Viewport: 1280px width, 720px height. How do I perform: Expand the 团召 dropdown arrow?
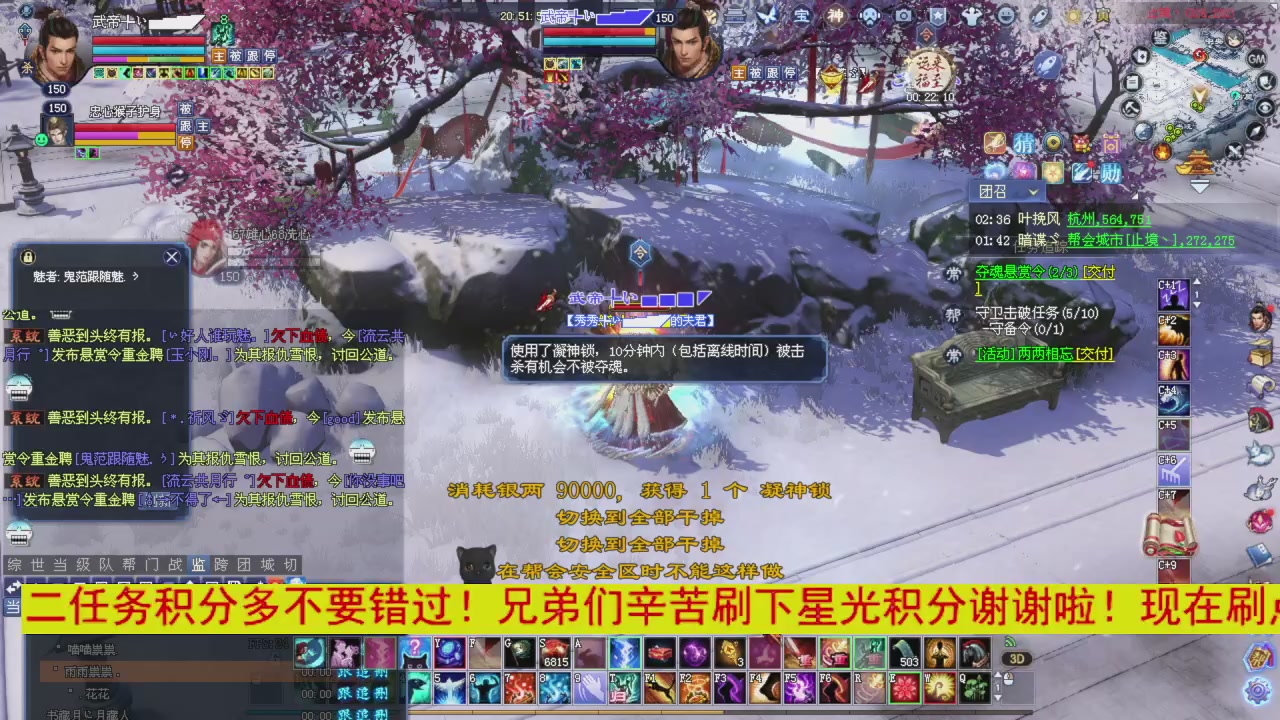(1032, 192)
